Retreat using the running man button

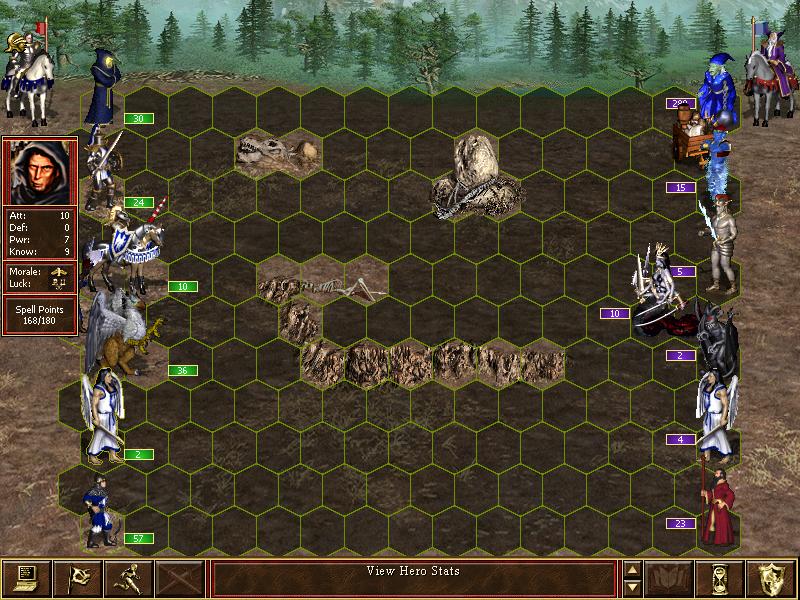pos(128,577)
